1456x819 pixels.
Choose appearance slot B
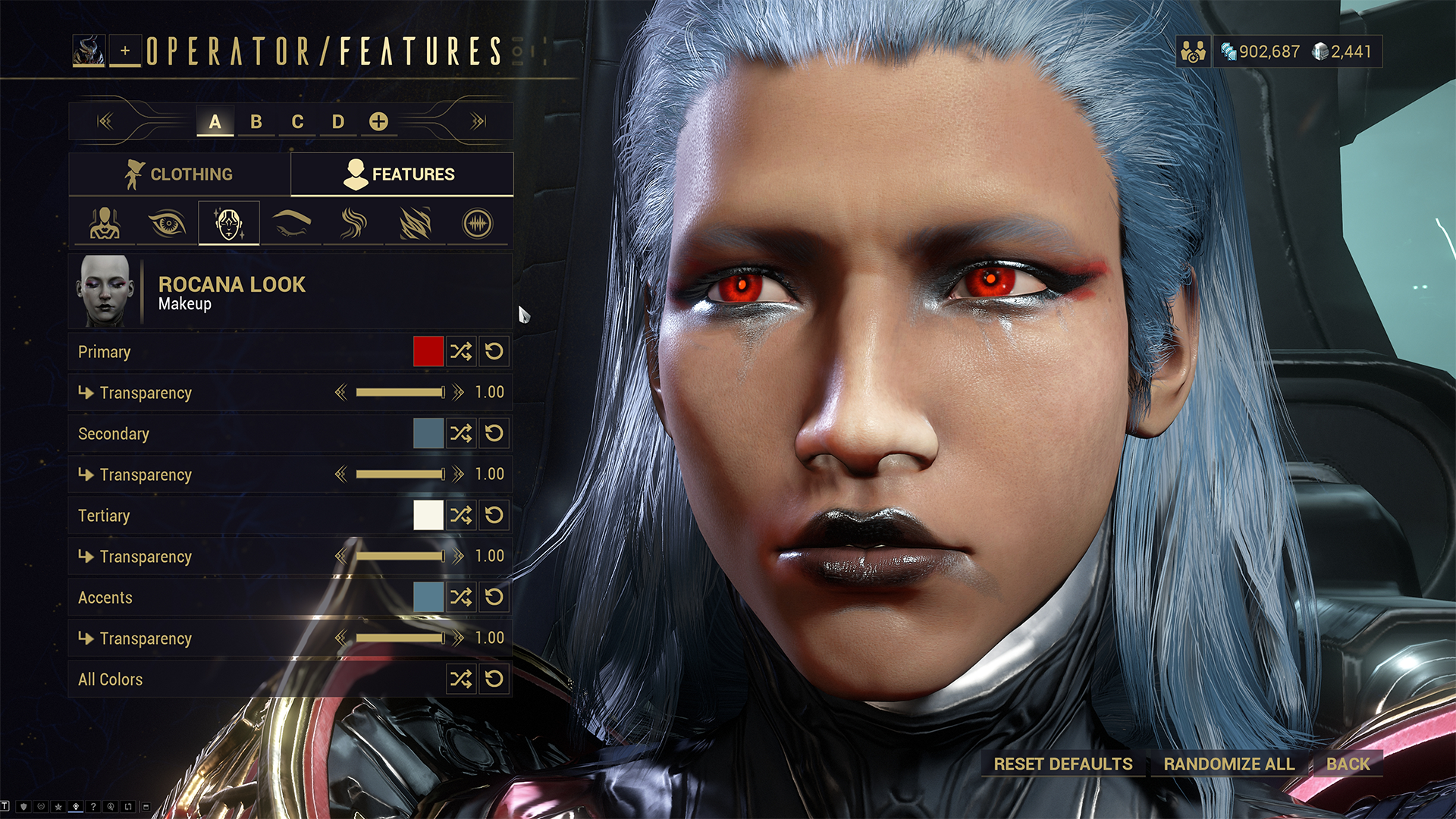256,121
